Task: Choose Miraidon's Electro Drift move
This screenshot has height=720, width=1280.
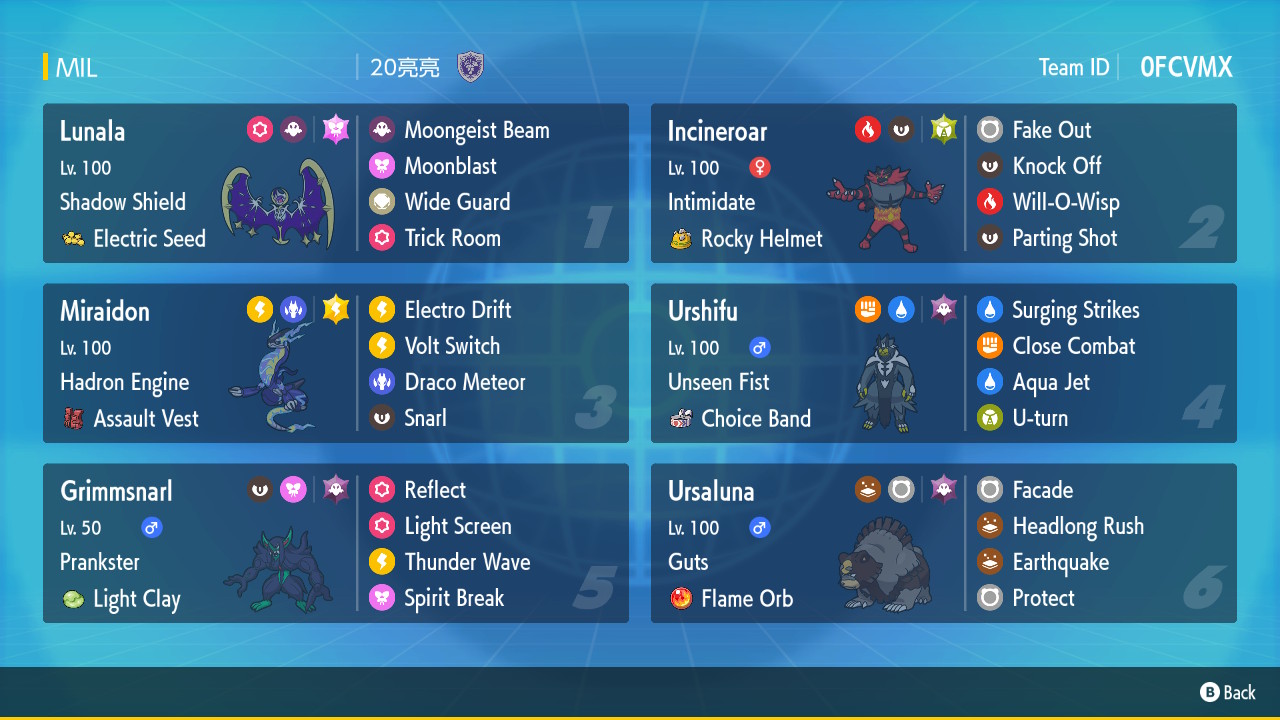Action: click(457, 310)
